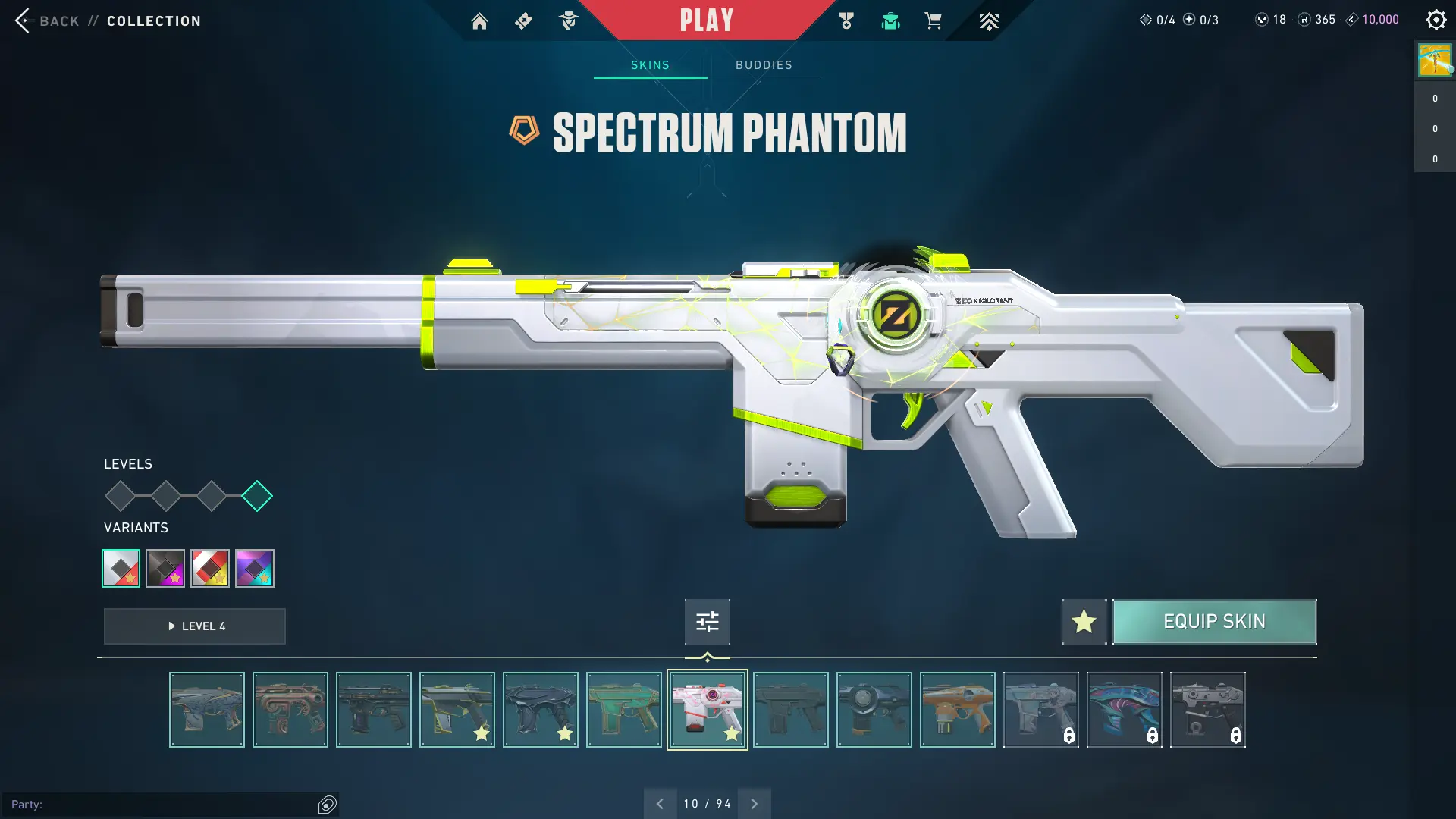Select the orange and blue skin thumbnail
Screen dimensions: 1456x819
point(957,710)
